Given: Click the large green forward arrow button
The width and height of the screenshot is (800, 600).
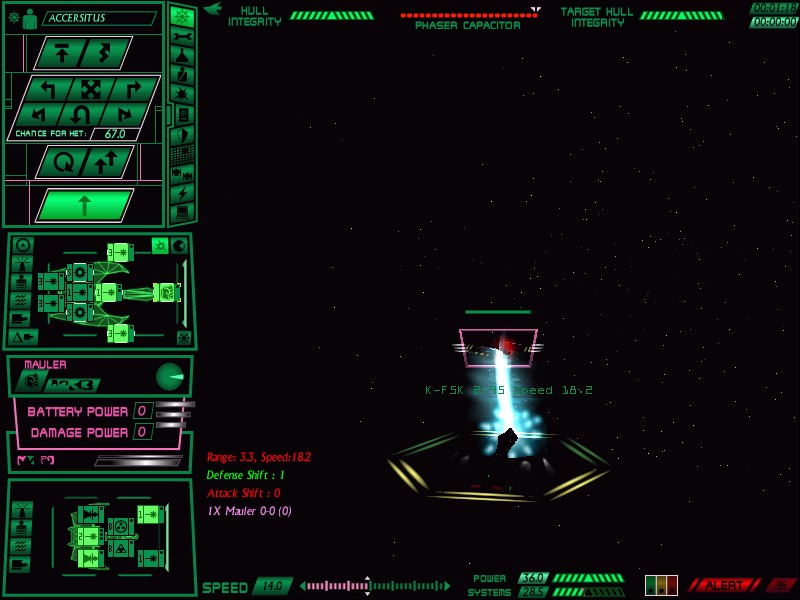Looking at the screenshot, I should [84, 205].
